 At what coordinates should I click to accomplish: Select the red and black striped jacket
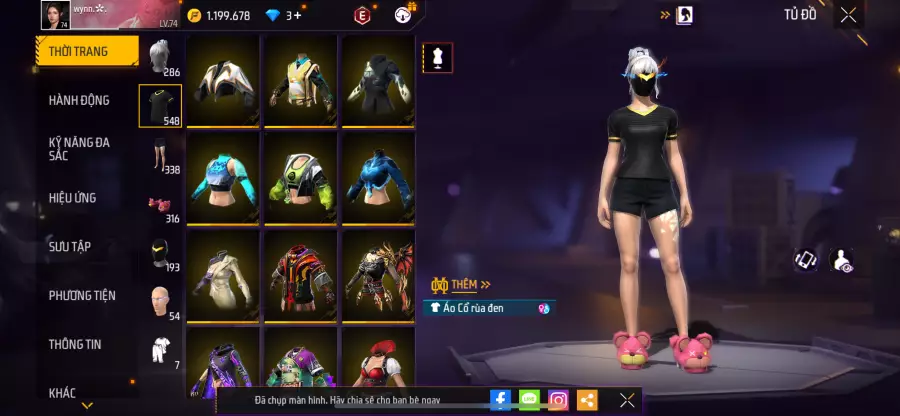300,273
